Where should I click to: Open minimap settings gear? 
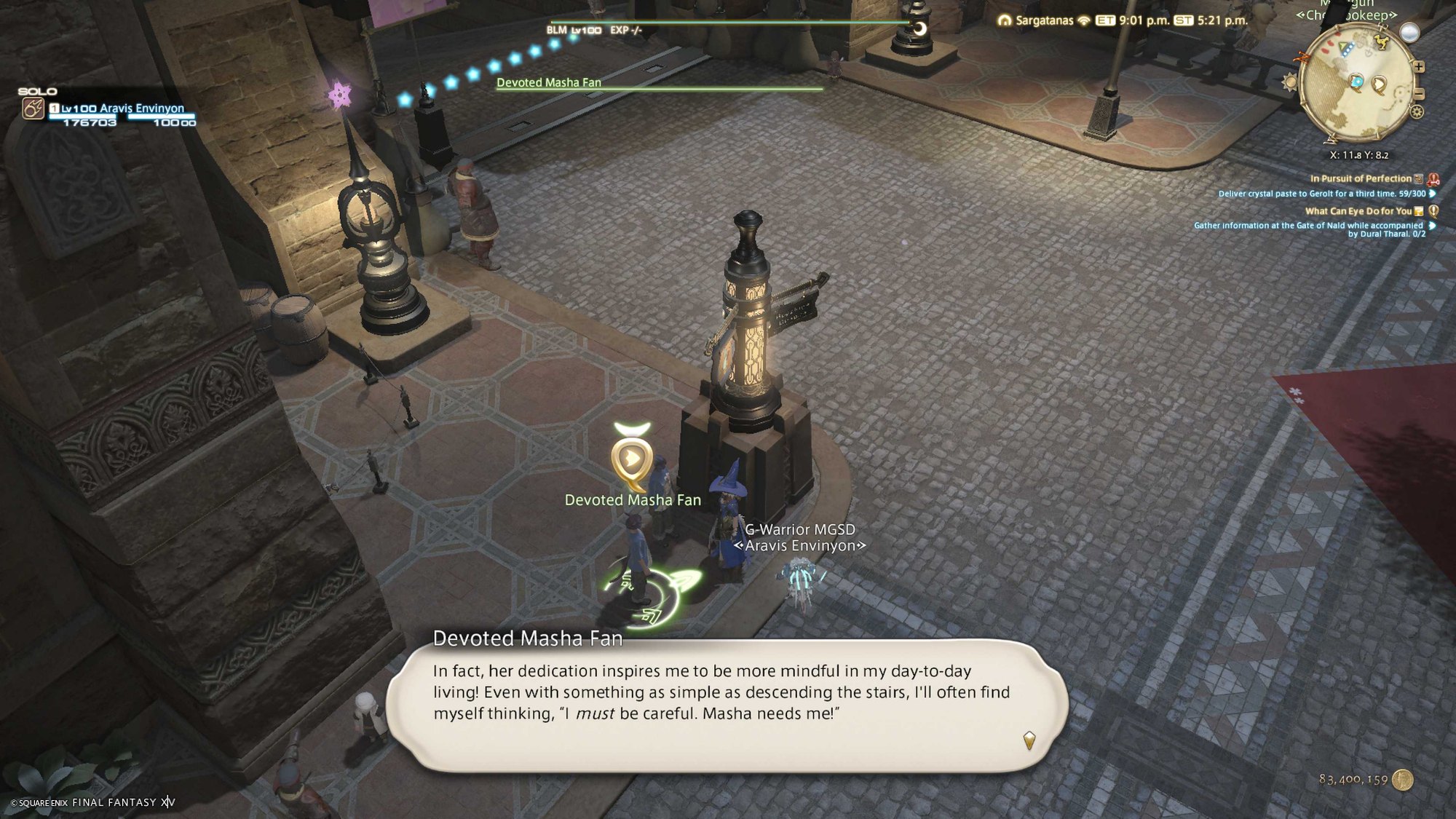click(x=1416, y=112)
